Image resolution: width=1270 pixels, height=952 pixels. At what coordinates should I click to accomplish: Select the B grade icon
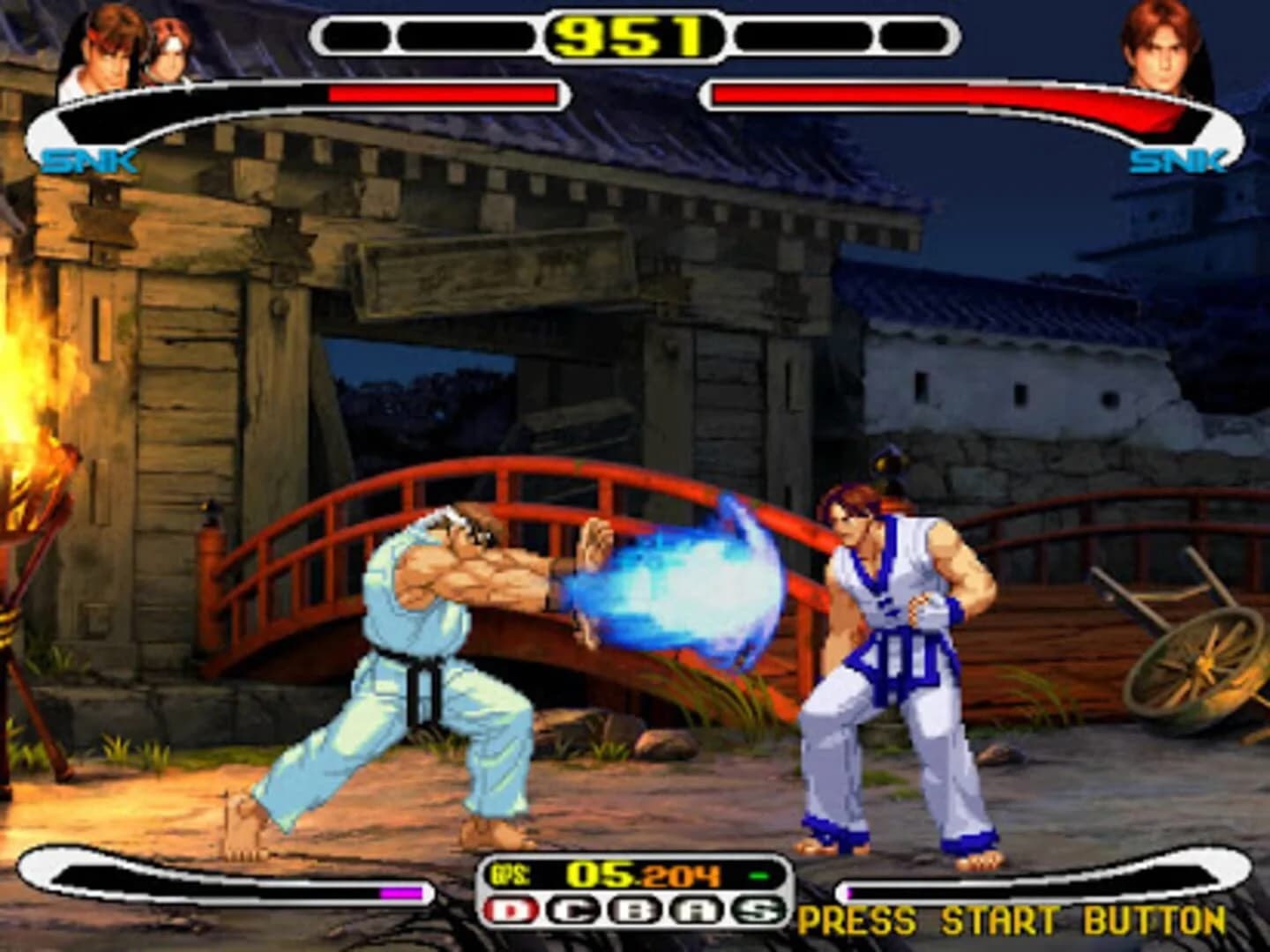click(x=635, y=909)
